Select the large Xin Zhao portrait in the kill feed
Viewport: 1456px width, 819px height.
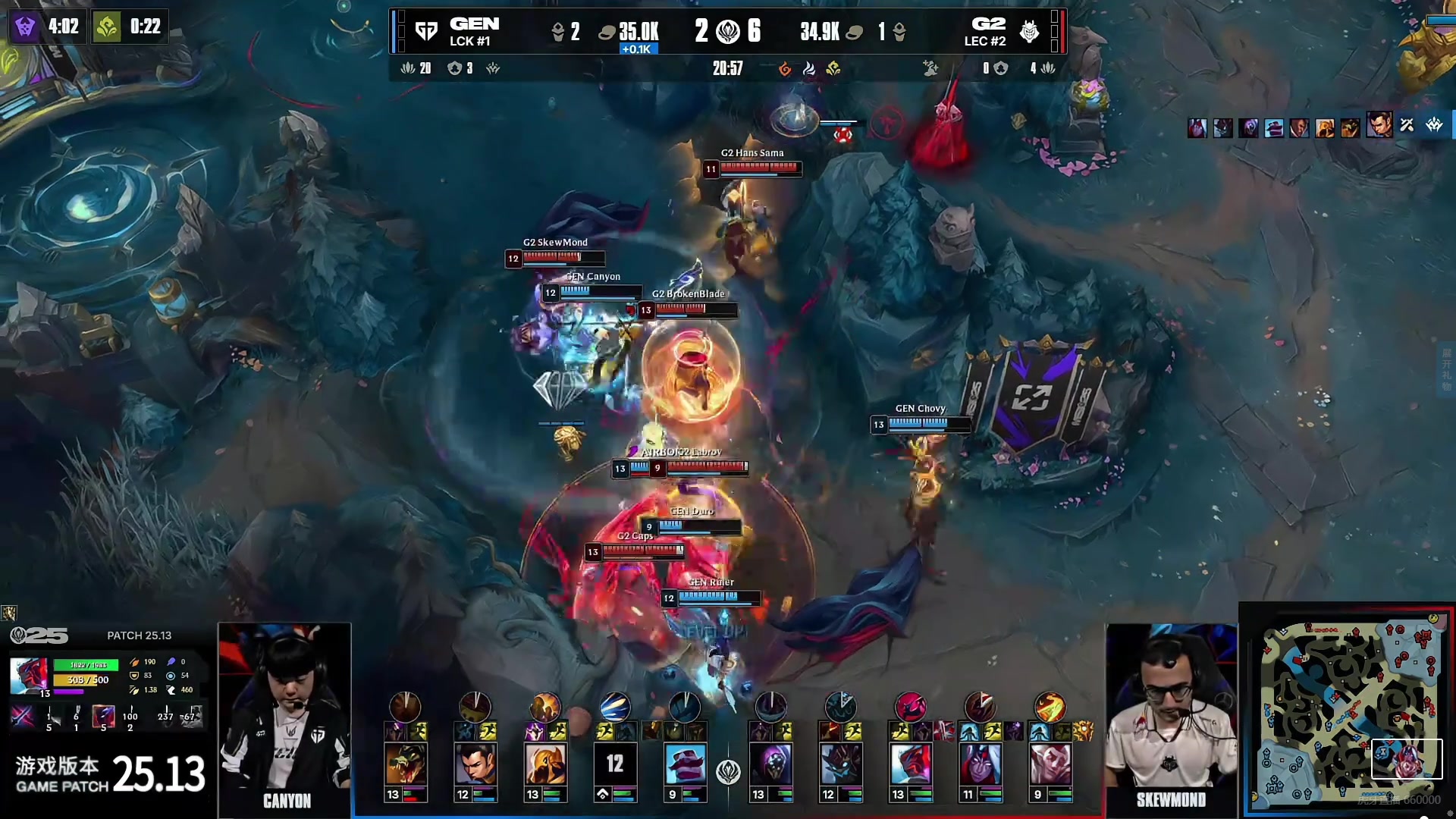coord(1379,124)
